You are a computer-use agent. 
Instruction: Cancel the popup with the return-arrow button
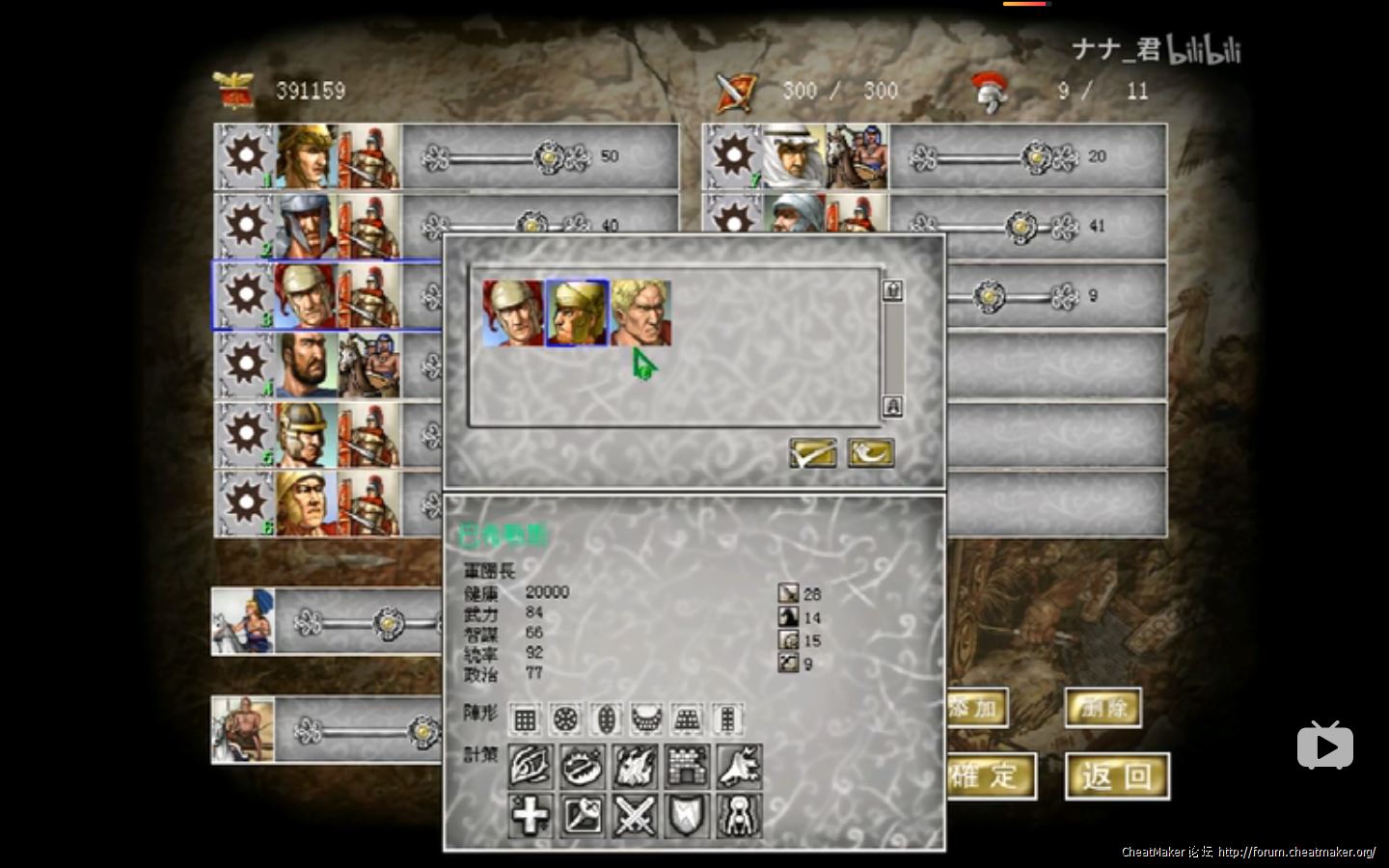pyautogui.click(x=870, y=453)
